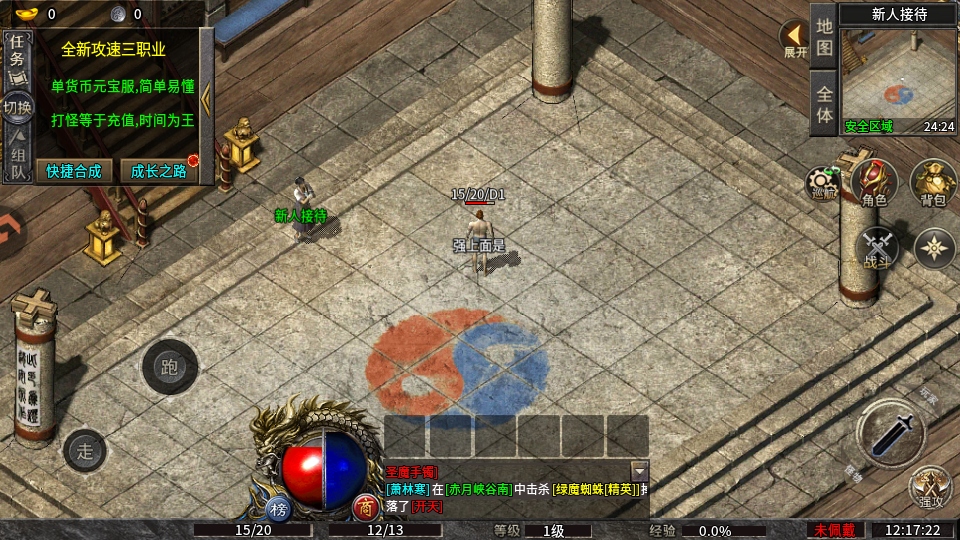Select the 全体 tab beside the minimap

(x=824, y=103)
